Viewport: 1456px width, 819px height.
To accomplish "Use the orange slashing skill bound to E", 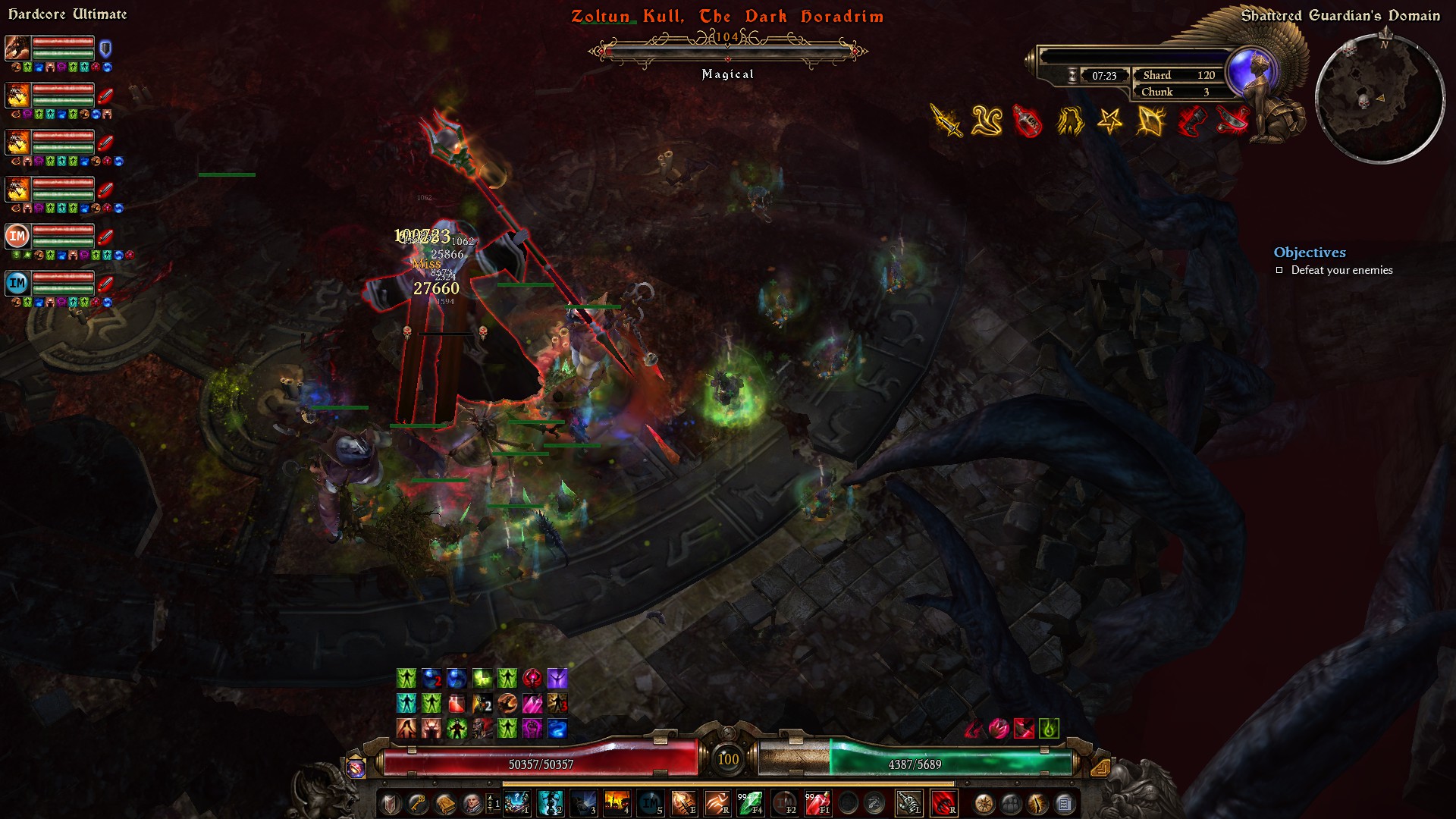I will click(683, 802).
